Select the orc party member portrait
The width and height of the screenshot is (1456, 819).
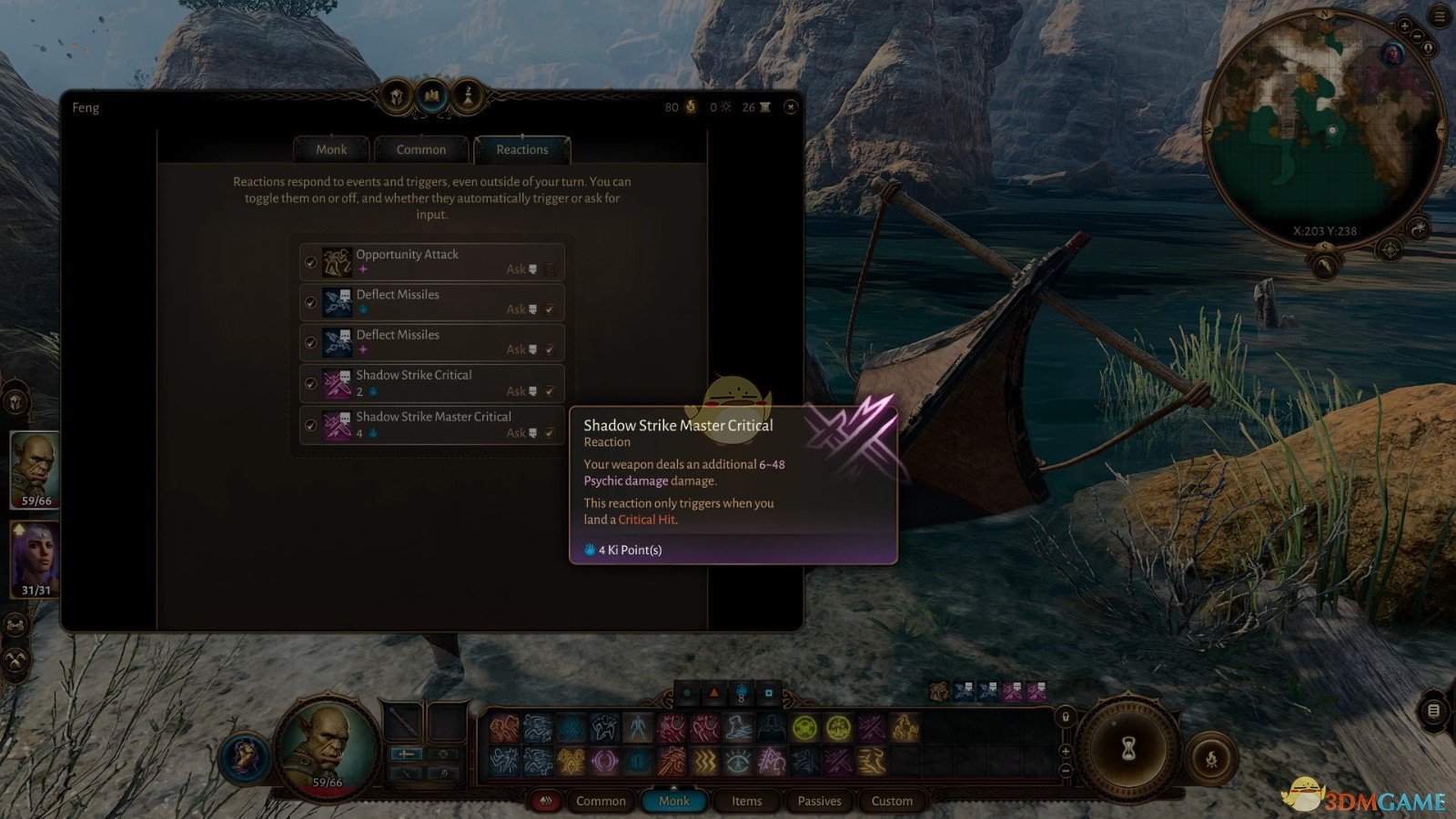point(35,469)
